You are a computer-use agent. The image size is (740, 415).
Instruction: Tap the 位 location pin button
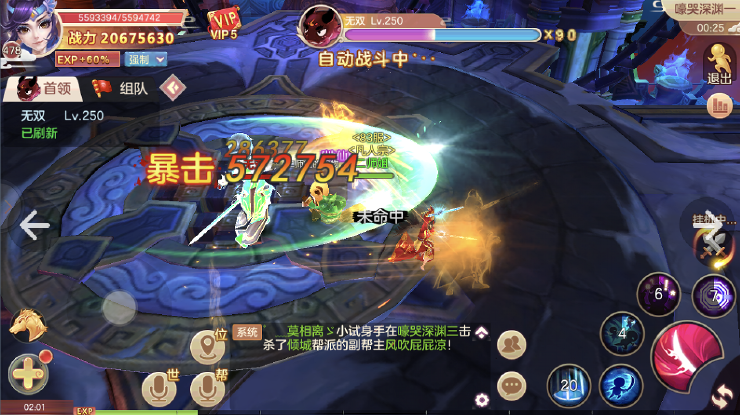click(x=208, y=346)
